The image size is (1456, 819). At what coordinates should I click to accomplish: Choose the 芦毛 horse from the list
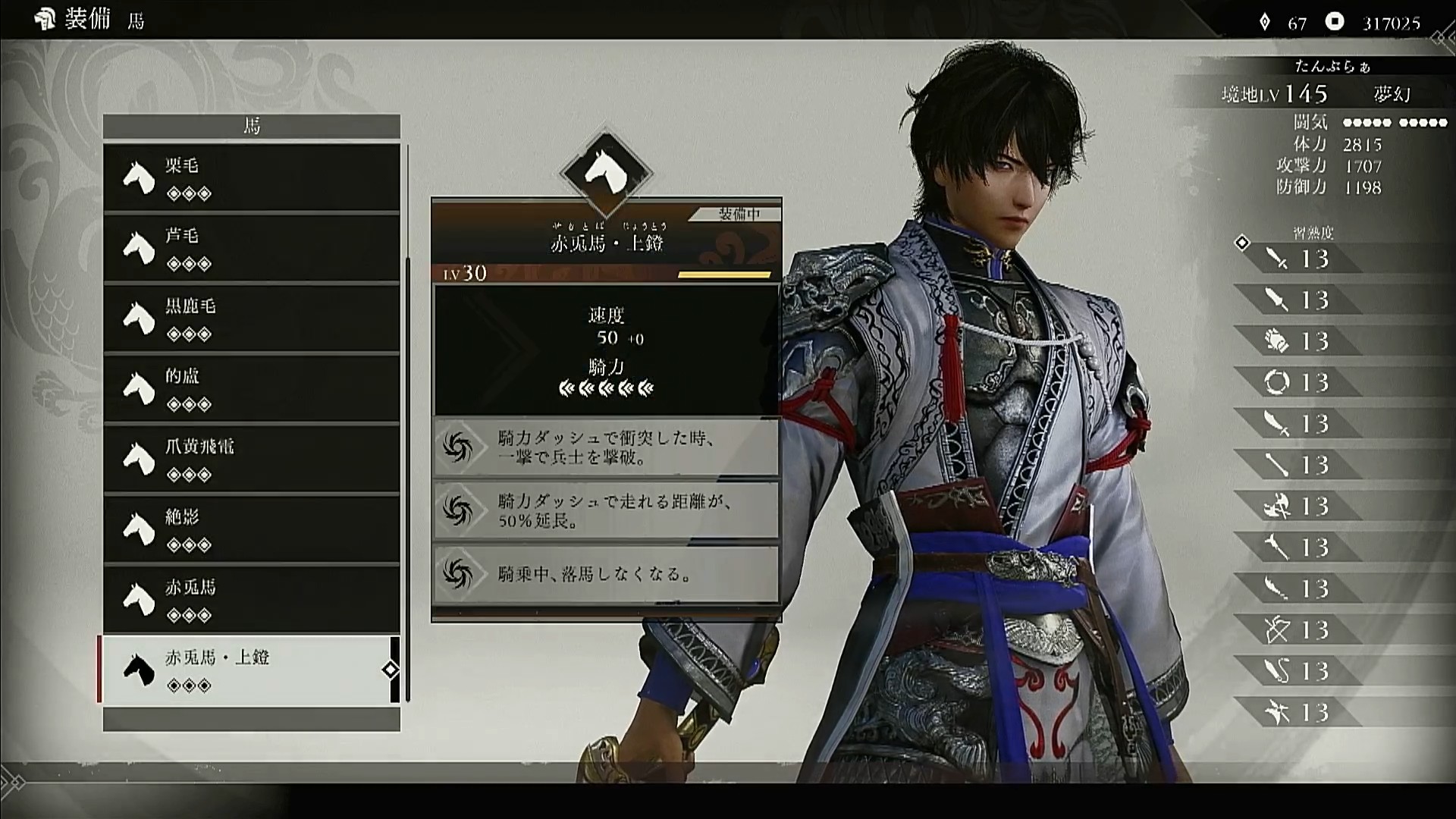(x=251, y=248)
